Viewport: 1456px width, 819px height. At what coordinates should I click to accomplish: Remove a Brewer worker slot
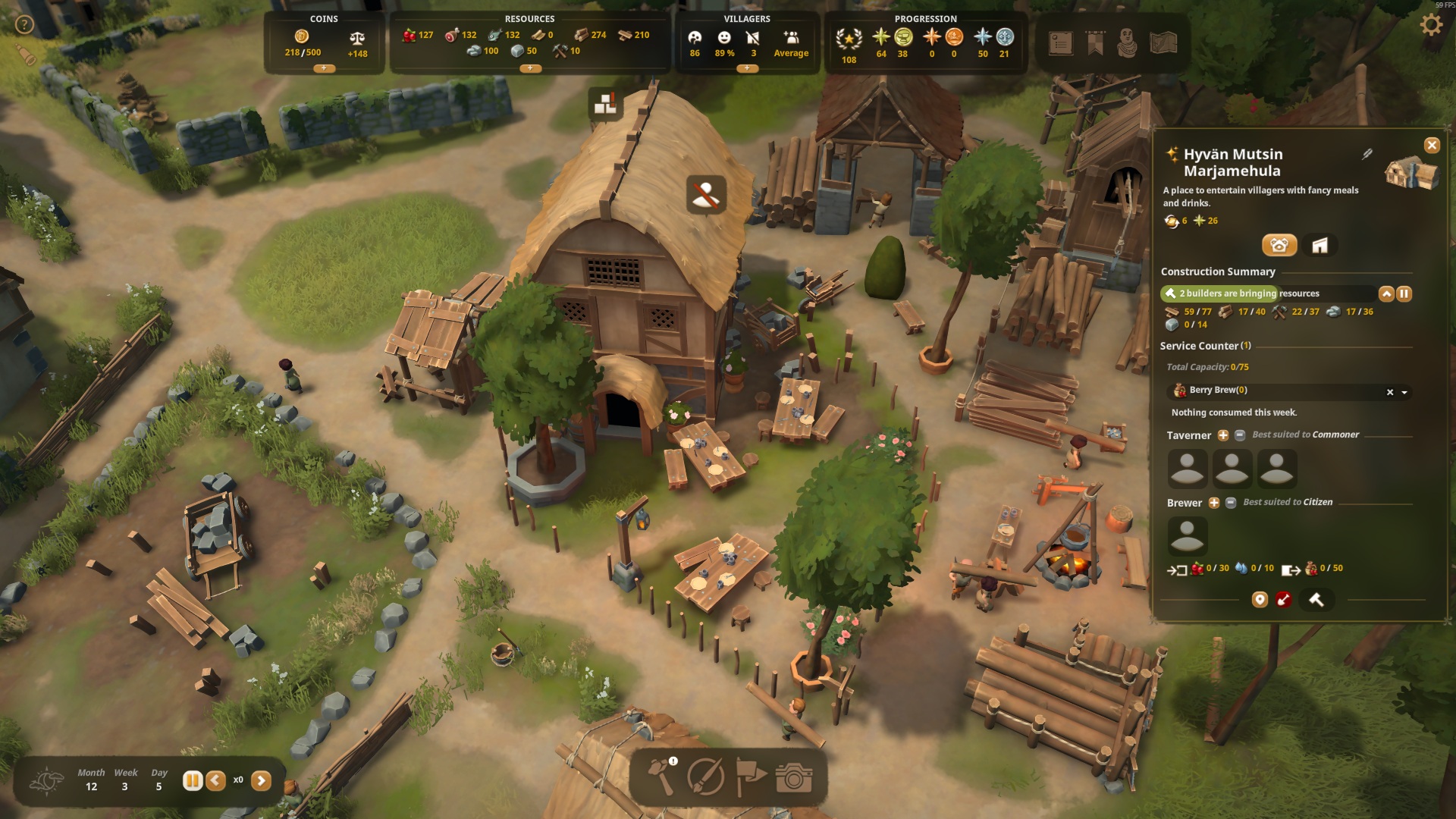[1231, 503]
